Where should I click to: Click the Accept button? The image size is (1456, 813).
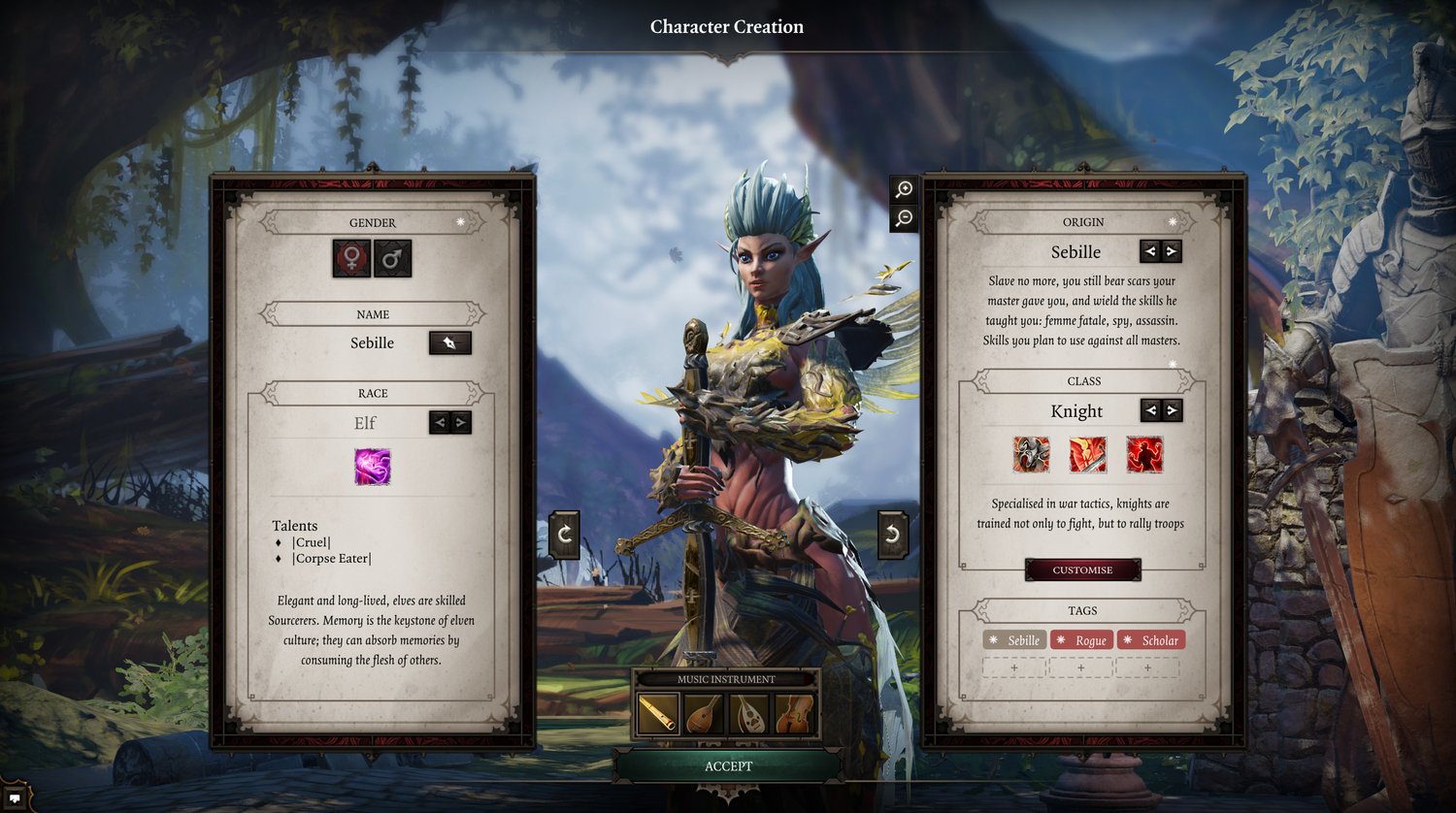click(727, 765)
